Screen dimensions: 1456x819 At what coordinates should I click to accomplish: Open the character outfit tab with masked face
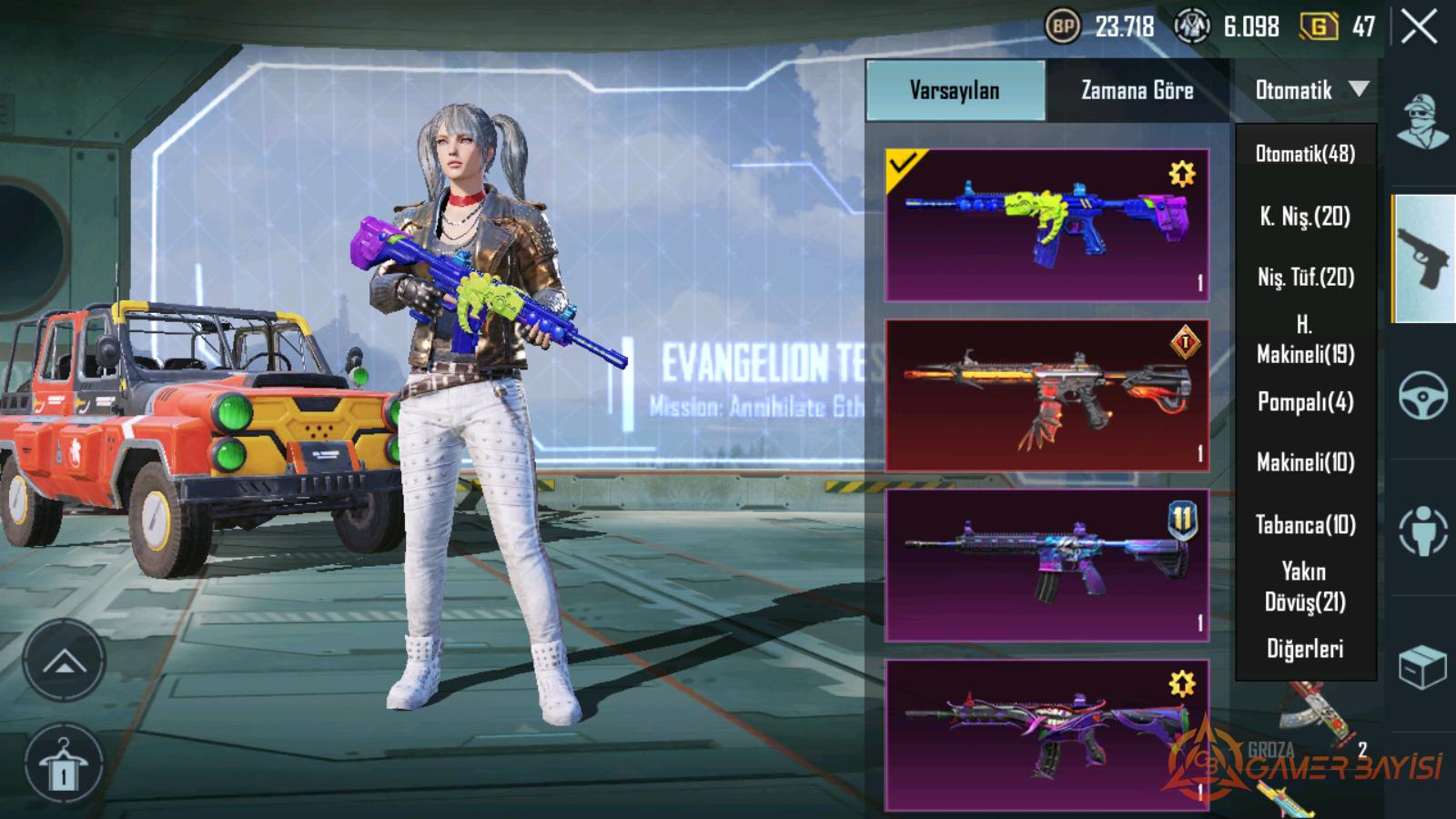click(x=1422, y=121)
